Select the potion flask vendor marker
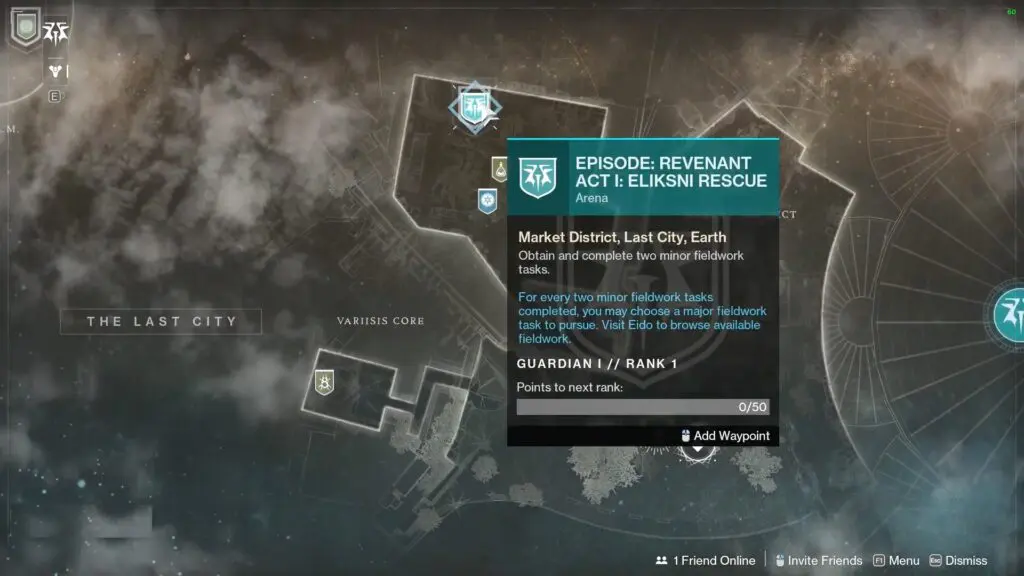The width and height of the screenshot is (1024, 576). 499,169
